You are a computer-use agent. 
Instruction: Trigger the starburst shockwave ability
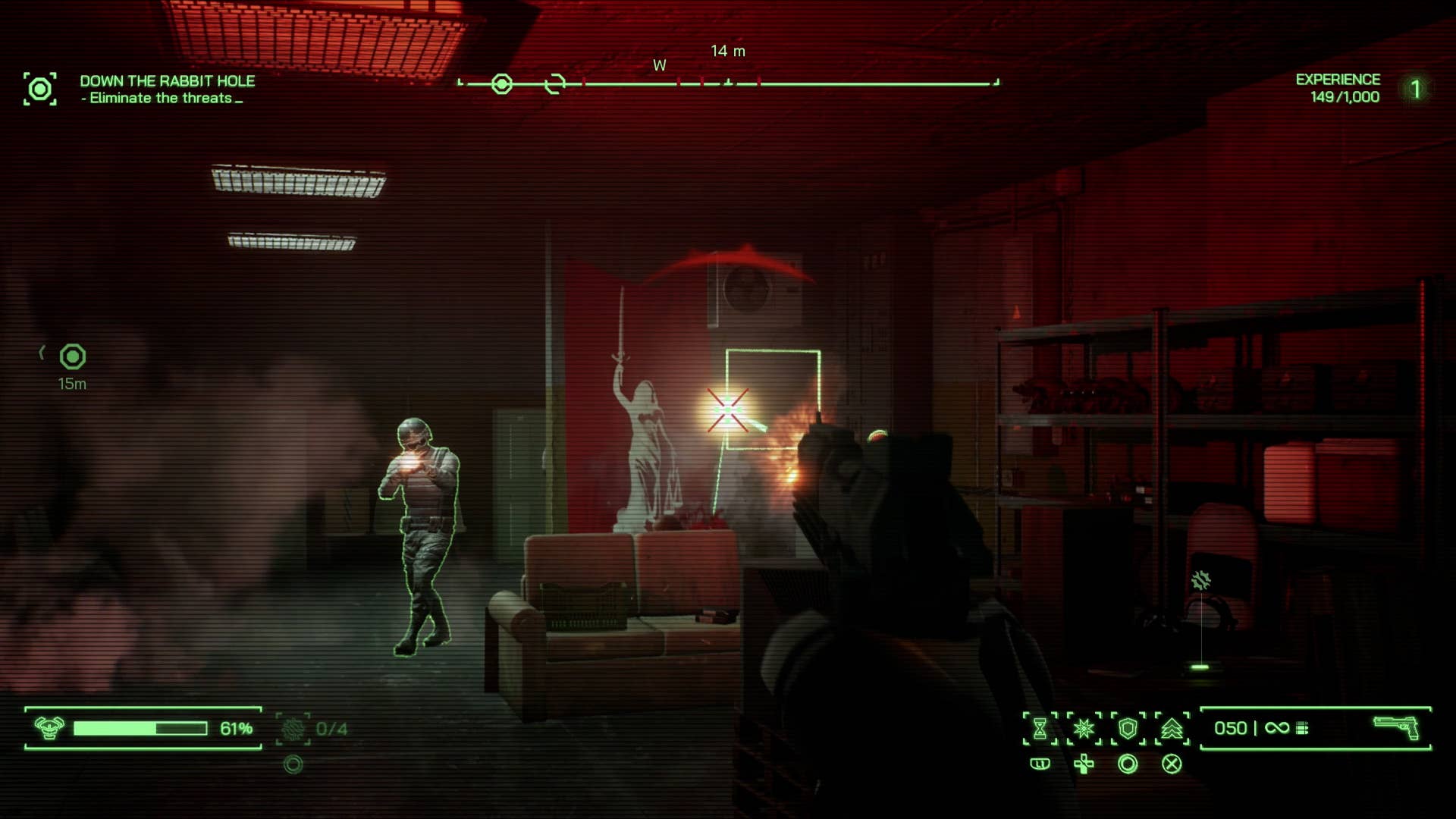tap(1084, 729)
